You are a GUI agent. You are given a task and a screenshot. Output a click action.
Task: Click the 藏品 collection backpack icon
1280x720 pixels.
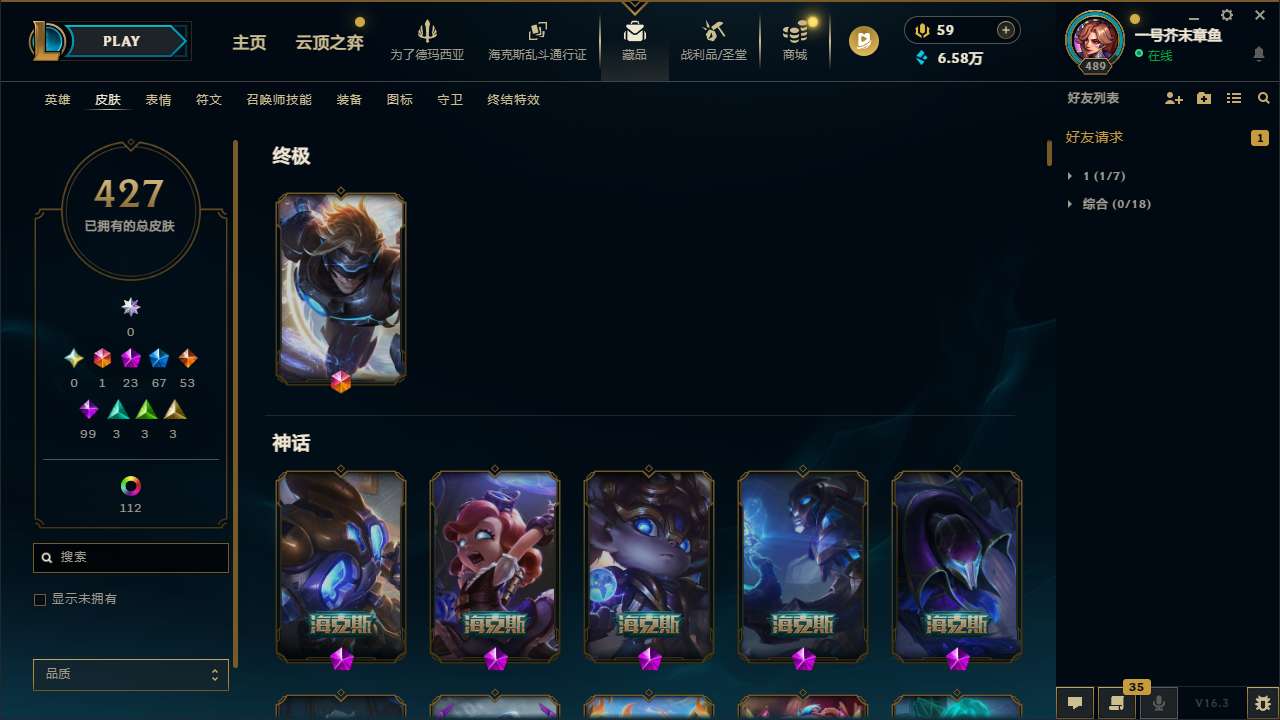tap(634, 38)
